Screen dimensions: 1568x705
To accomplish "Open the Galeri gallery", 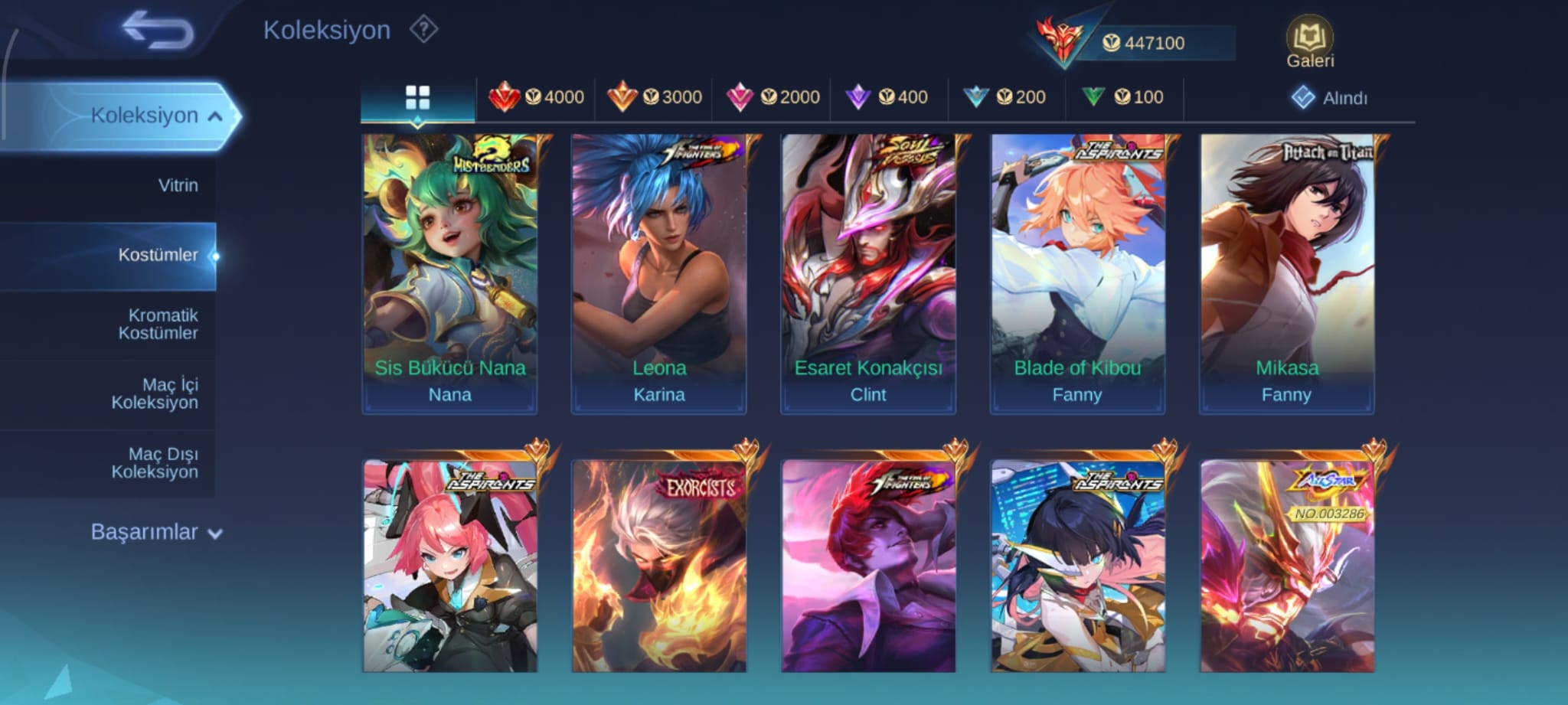I will click(x=1309, y=42).
